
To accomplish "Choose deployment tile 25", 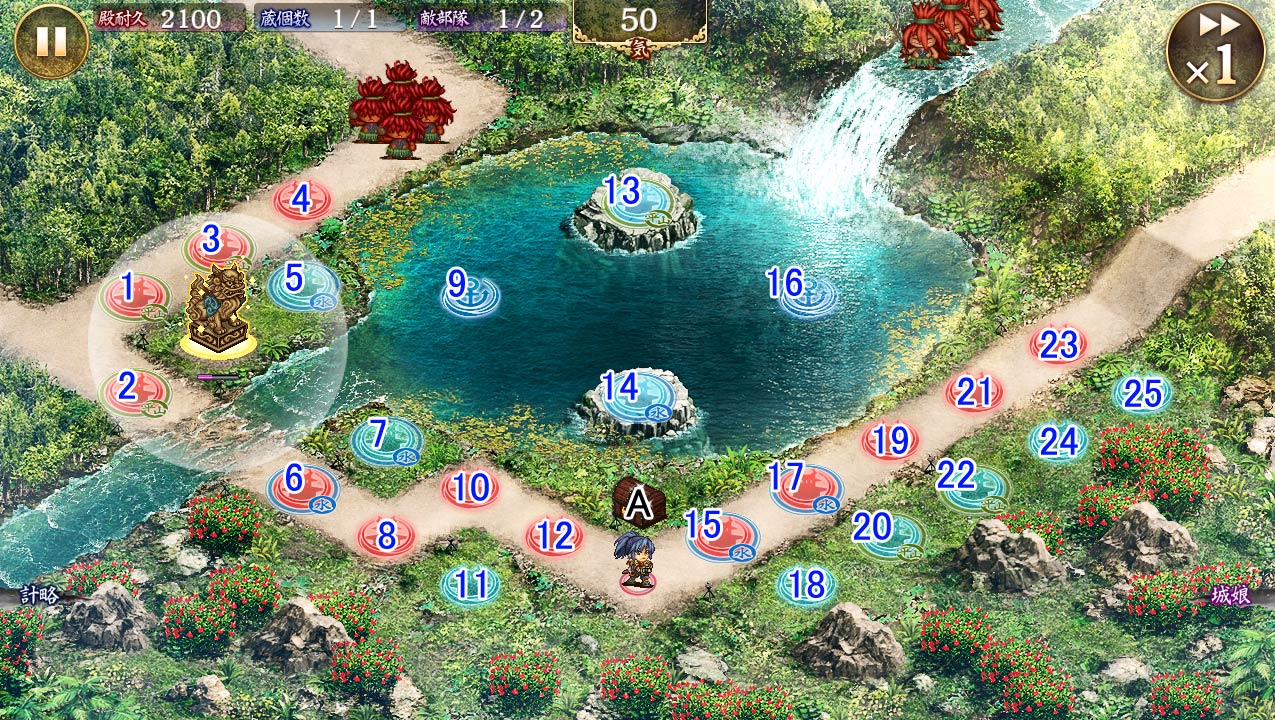I will [x=1142, y=395].
